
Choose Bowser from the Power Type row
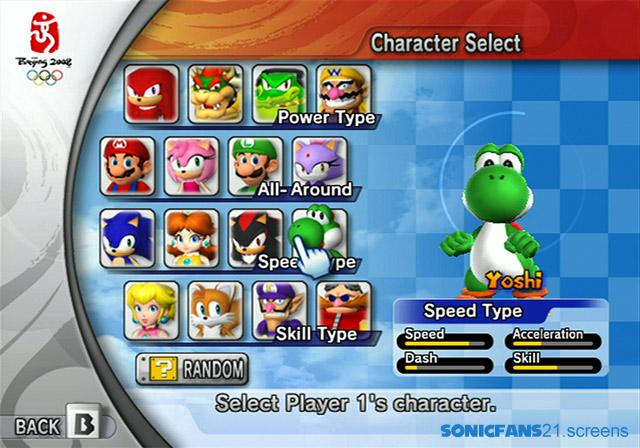tap(217, 94)
